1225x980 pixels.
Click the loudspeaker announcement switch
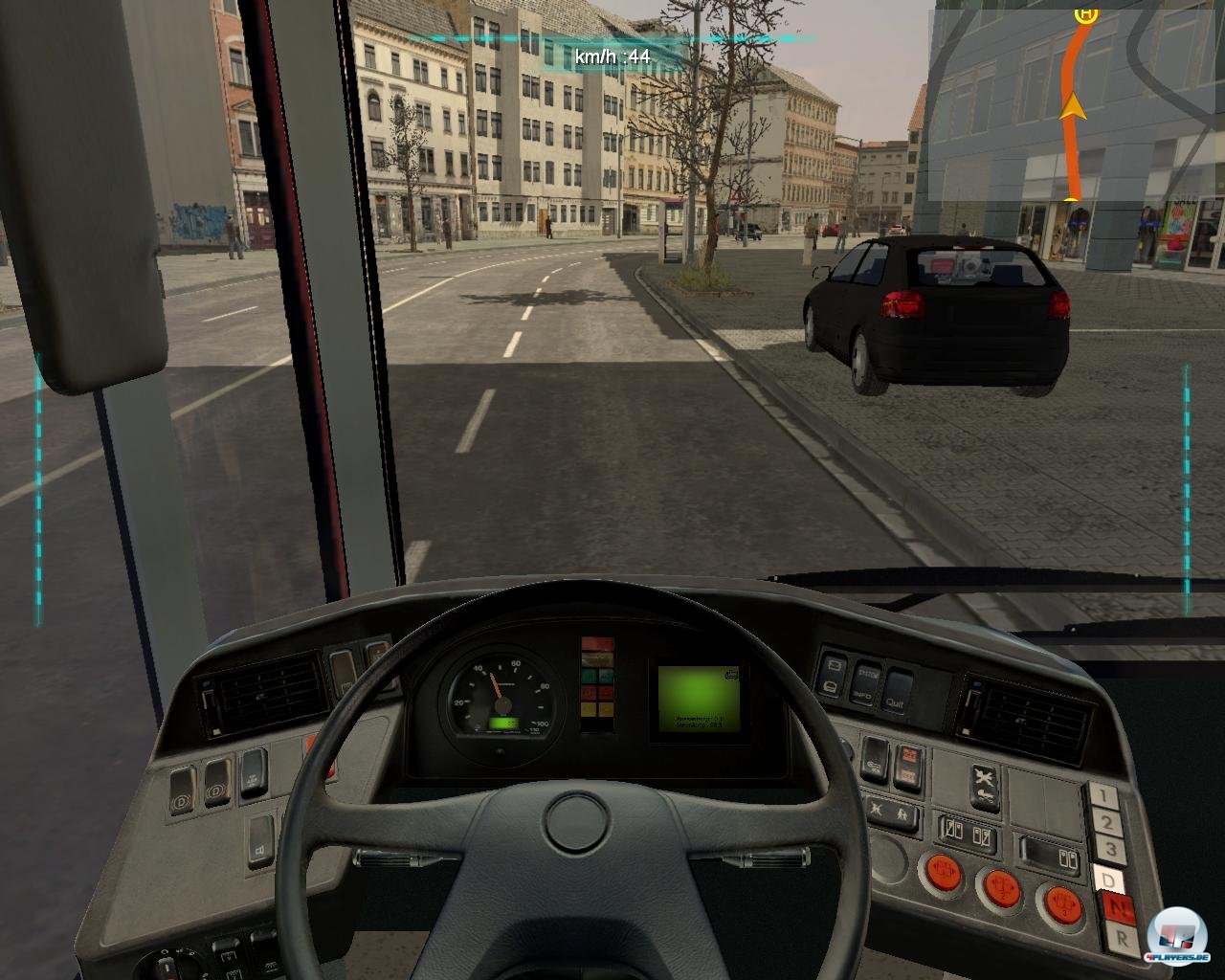click(260, 851)
